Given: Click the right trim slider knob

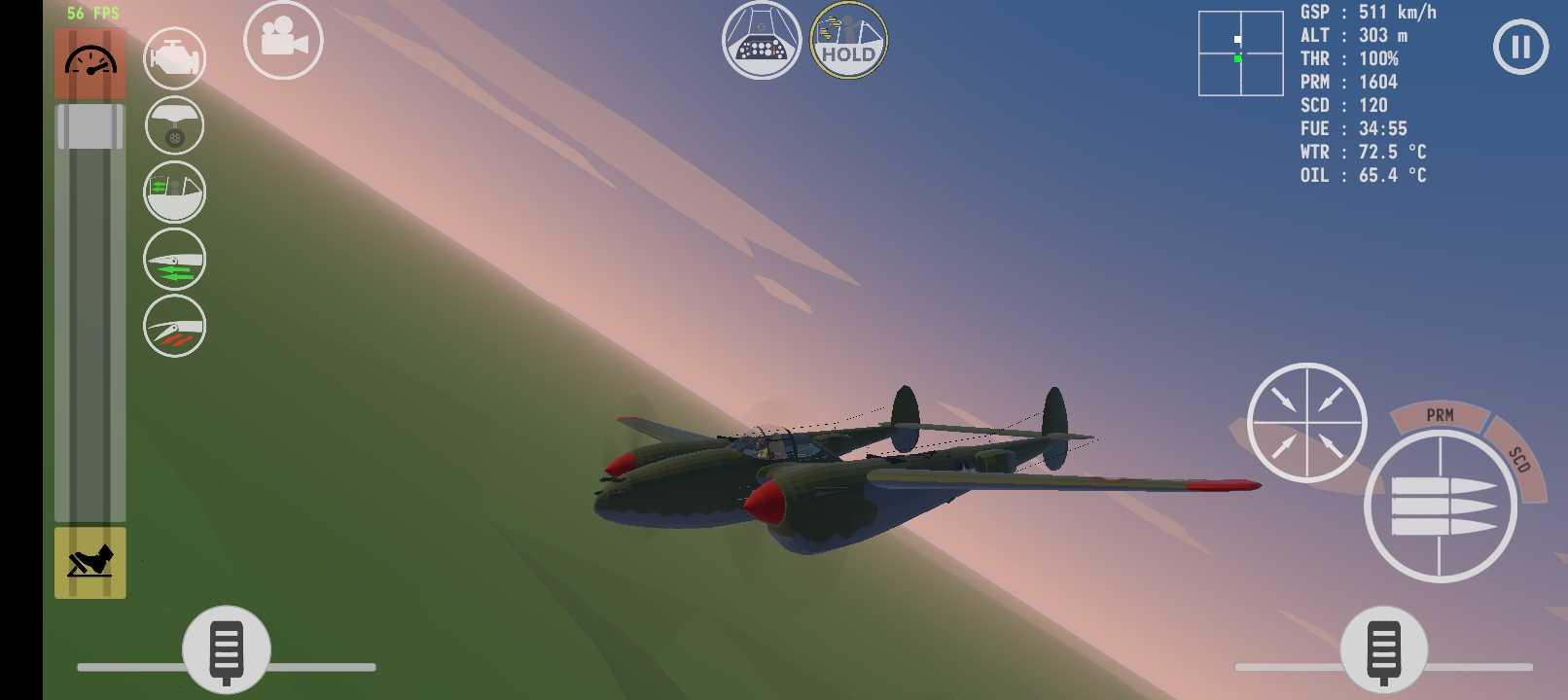Looking at the screenshot, I should 1383,648.
